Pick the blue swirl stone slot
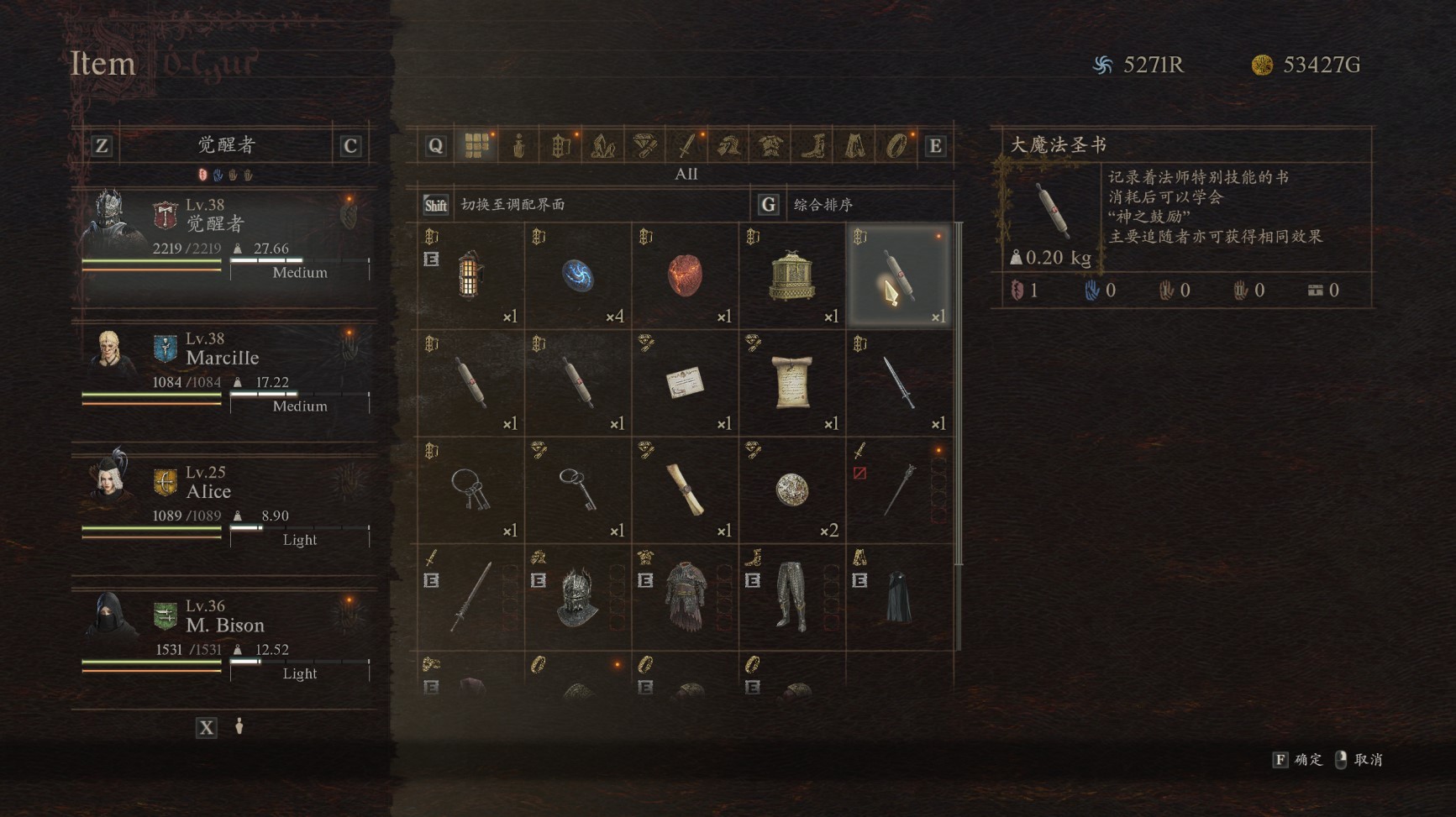1456x817 pixels. click(578, 275)
